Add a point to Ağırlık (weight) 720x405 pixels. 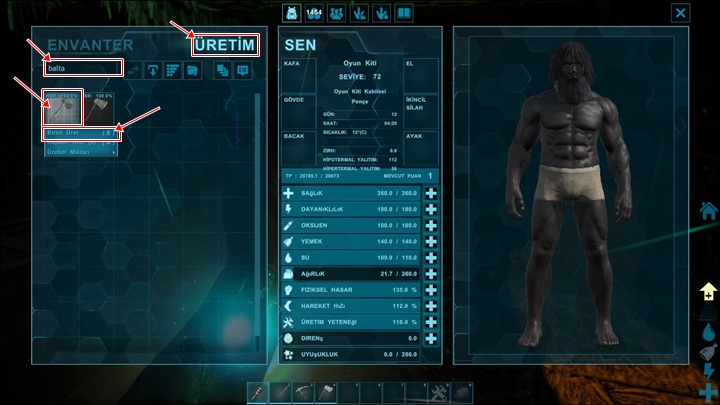(x=431, y=273)
